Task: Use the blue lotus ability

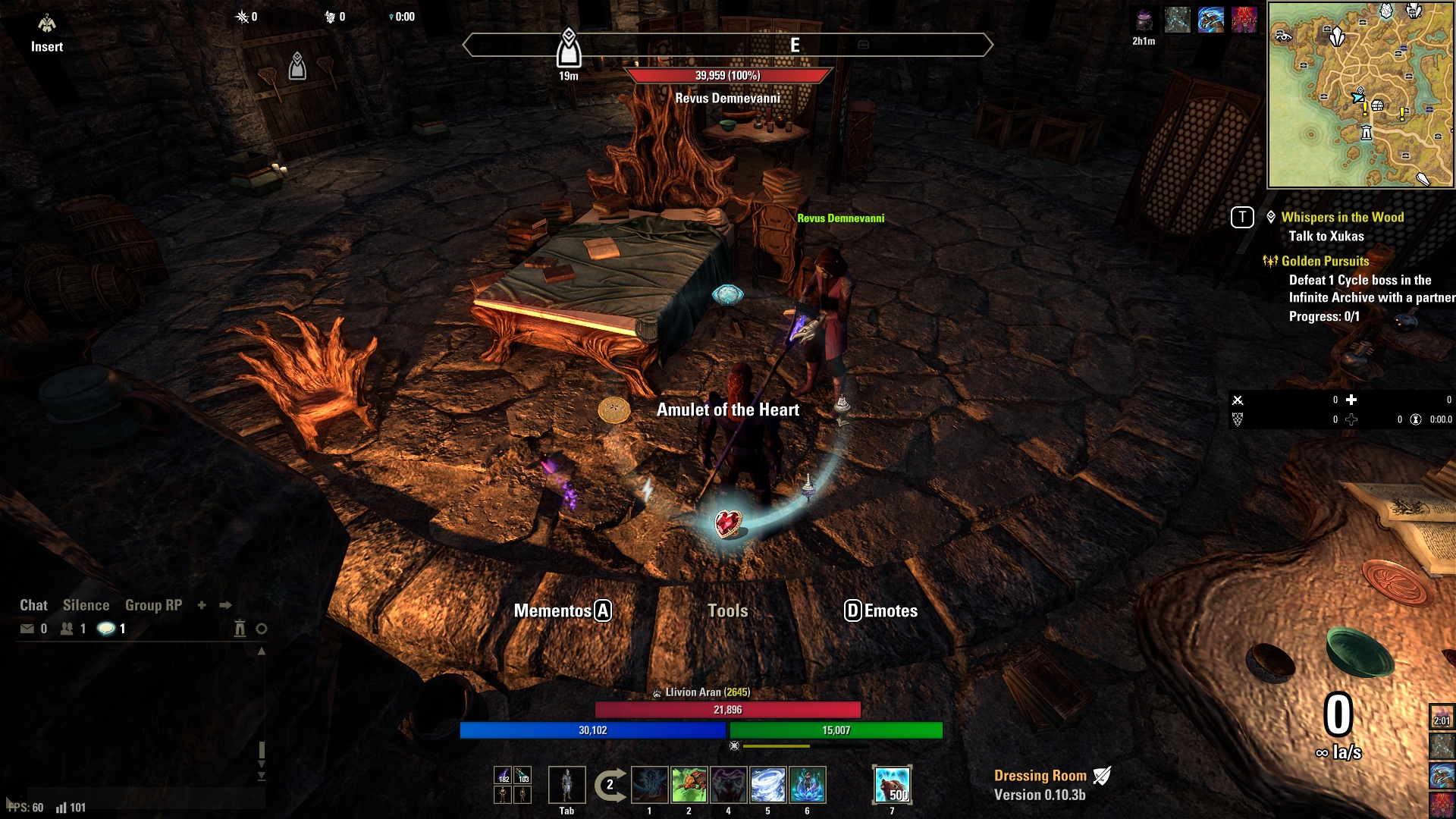Action: pyautogui.click(x=807, y=785)
